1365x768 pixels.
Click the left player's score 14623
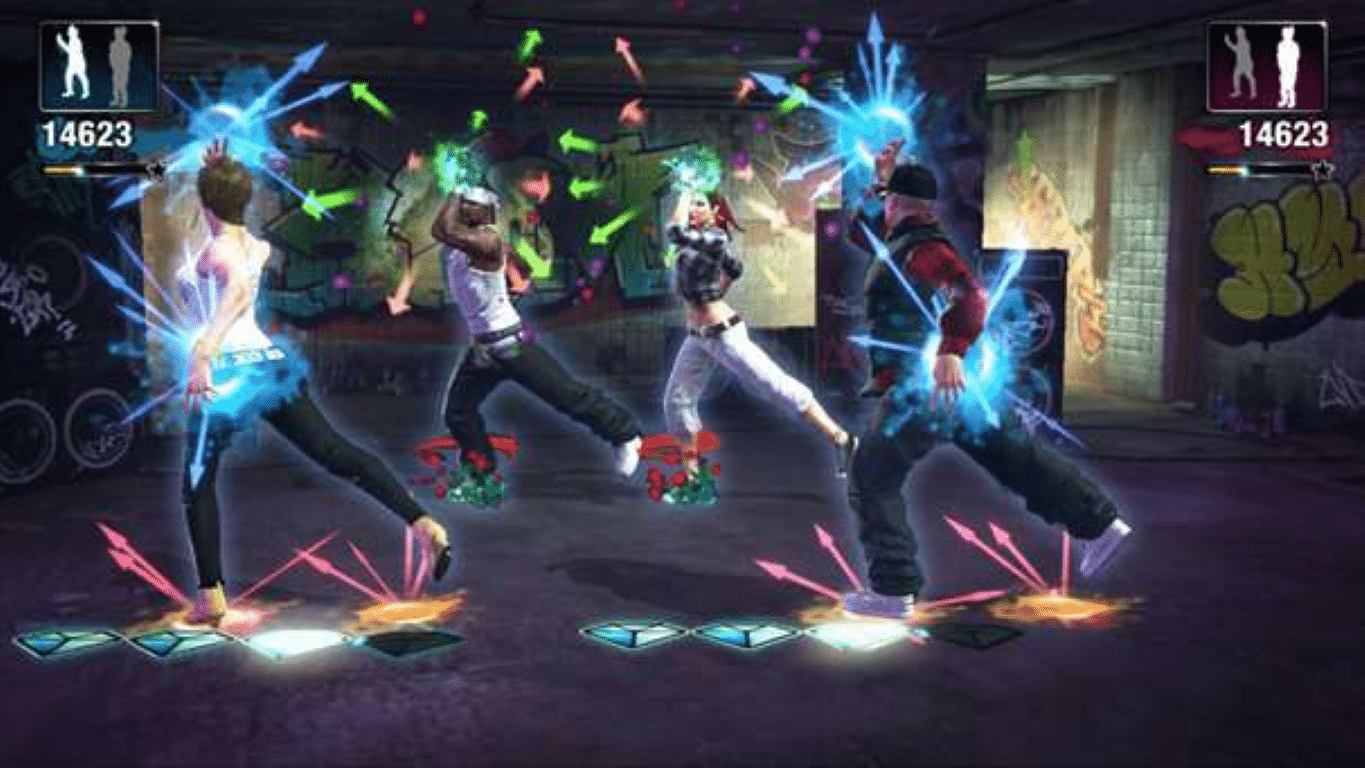[89, 131]
